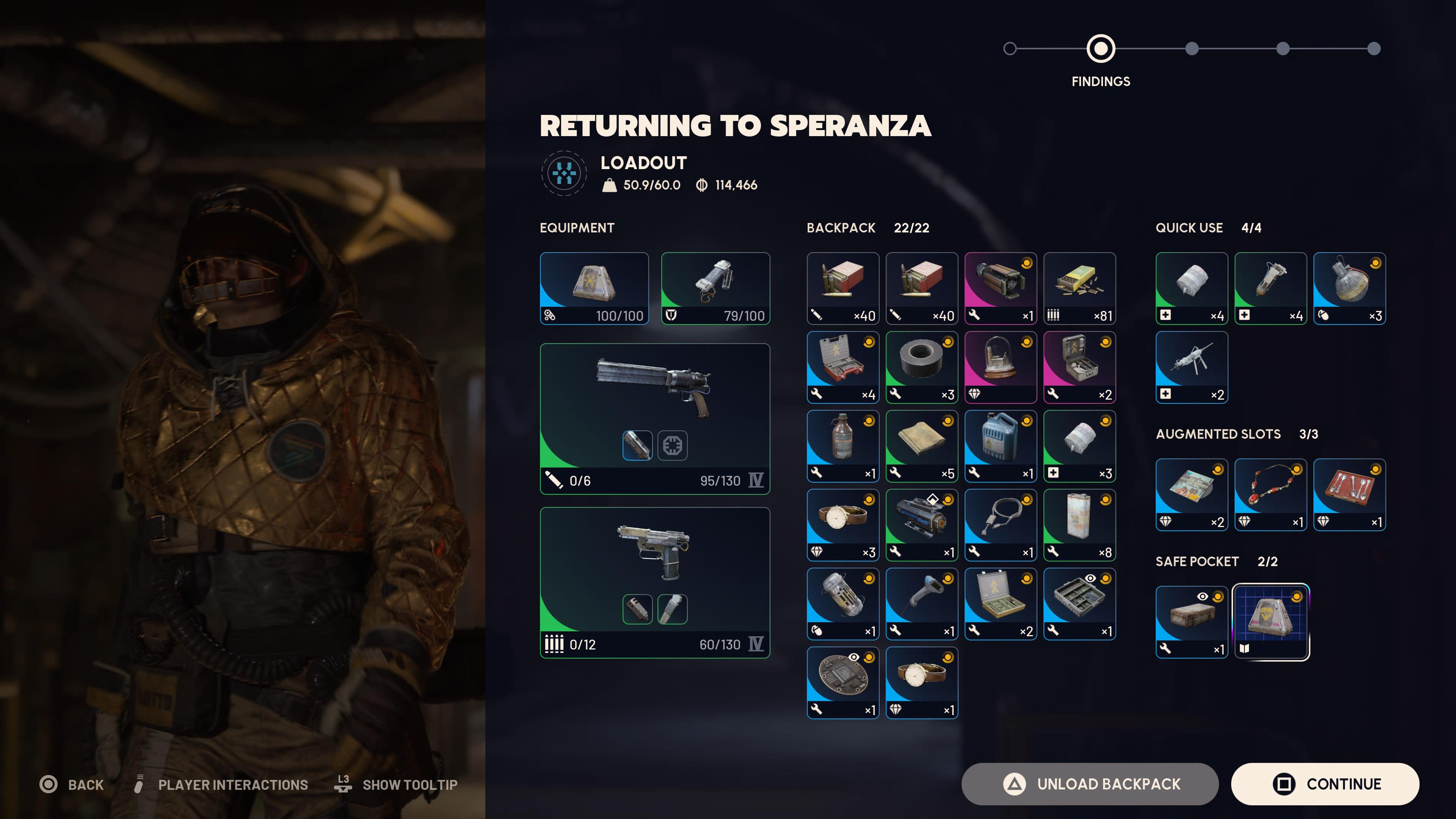Select the equipped augment with 100/100
The image size is (1456, 819).
pyautogui.click(x=594, y=288)
